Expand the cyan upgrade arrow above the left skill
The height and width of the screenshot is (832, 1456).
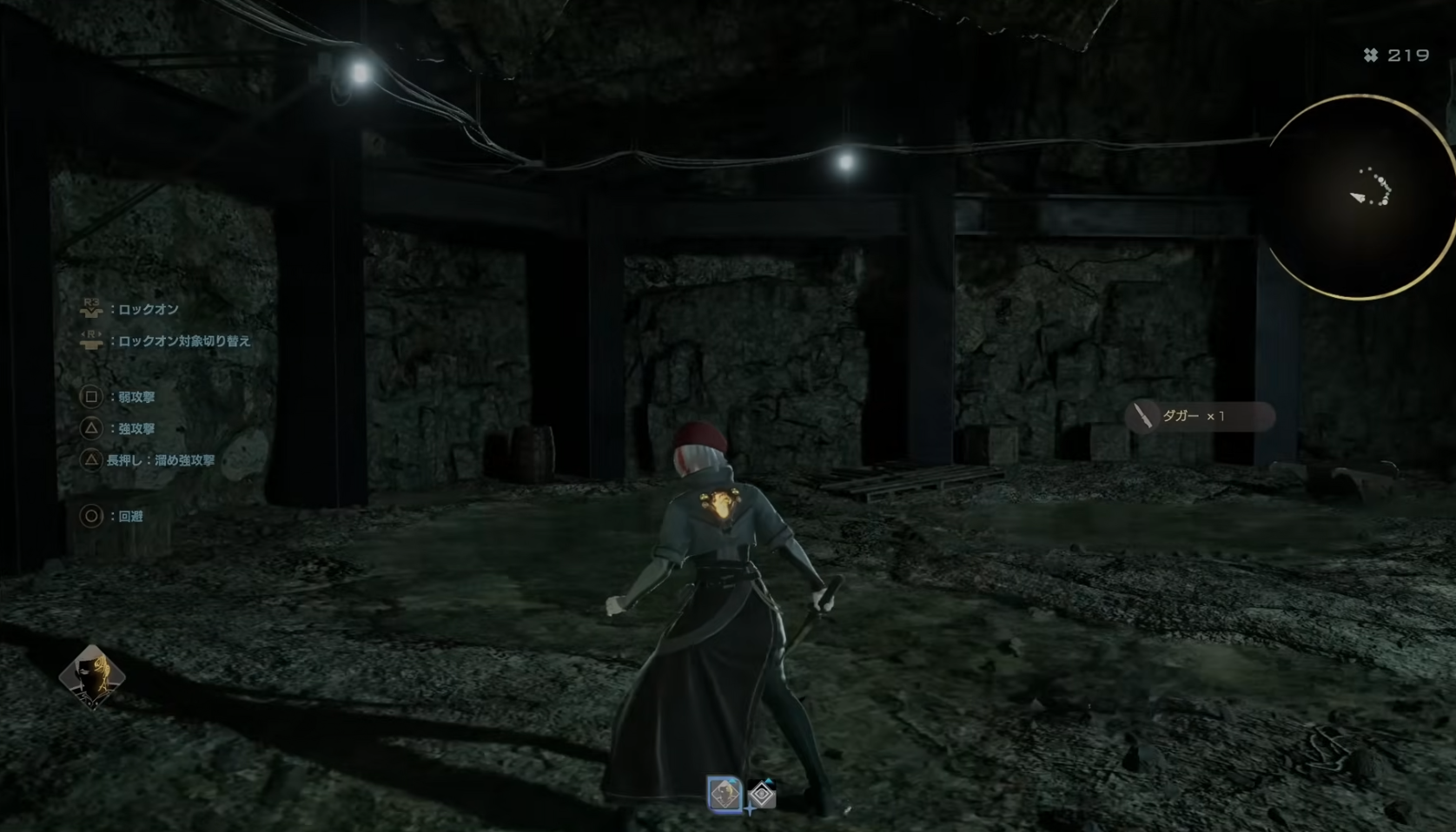732,780
